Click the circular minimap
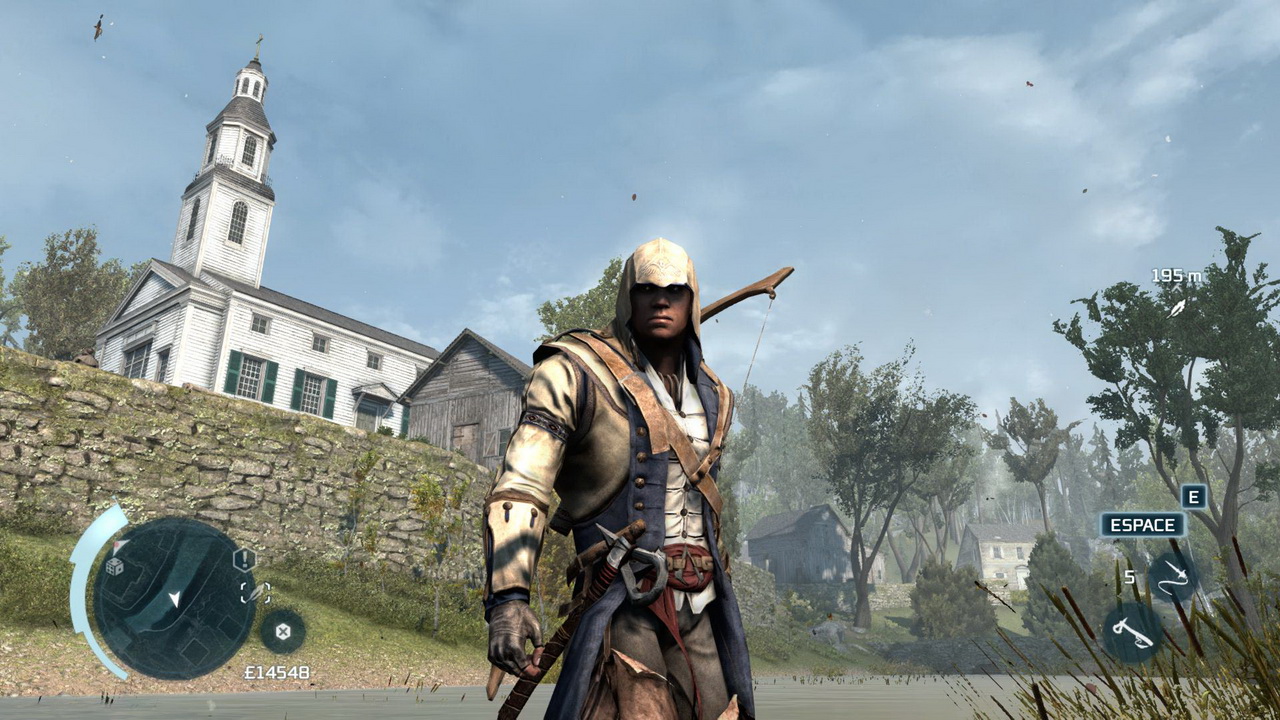The height and width of the screenshot is (720, 1280). (174, 598)
